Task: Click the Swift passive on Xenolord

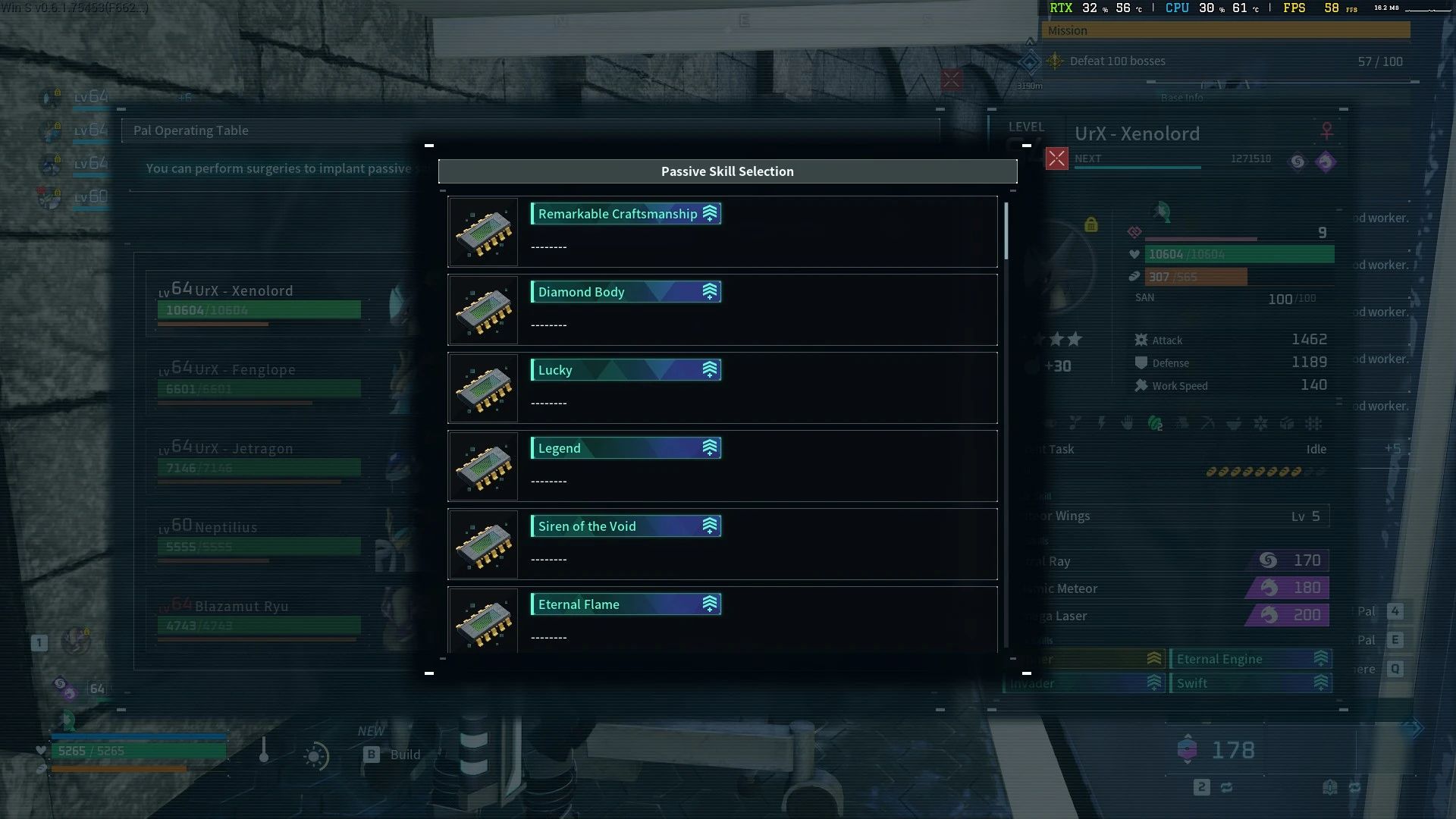Action: pyautogui.click(x=1249, y=683)
